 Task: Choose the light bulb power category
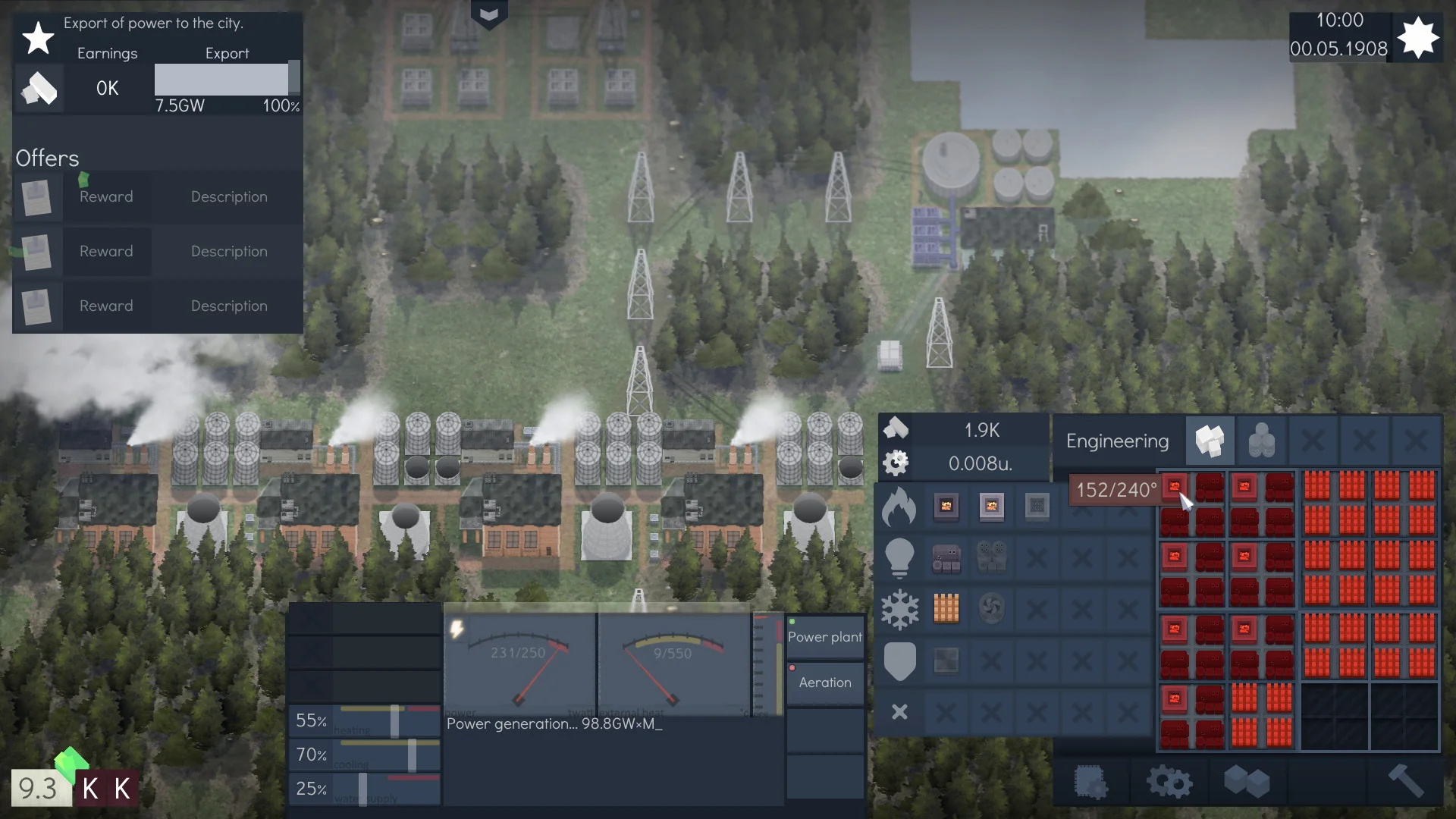pyautogui.click(x=899, y=558)
